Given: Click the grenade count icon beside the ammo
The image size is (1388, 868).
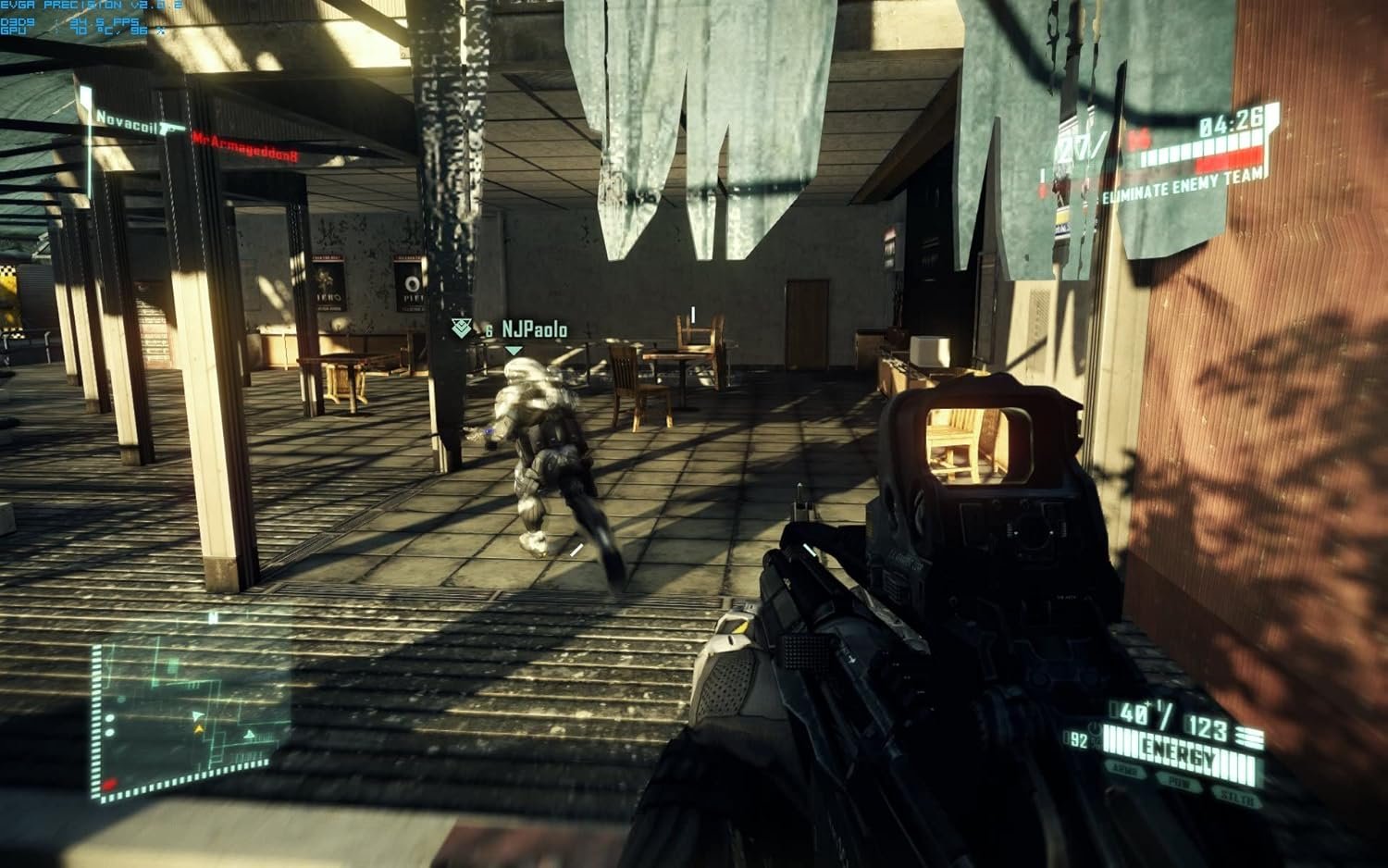Looking at the screenshot, I should [x=1249, y=738].
